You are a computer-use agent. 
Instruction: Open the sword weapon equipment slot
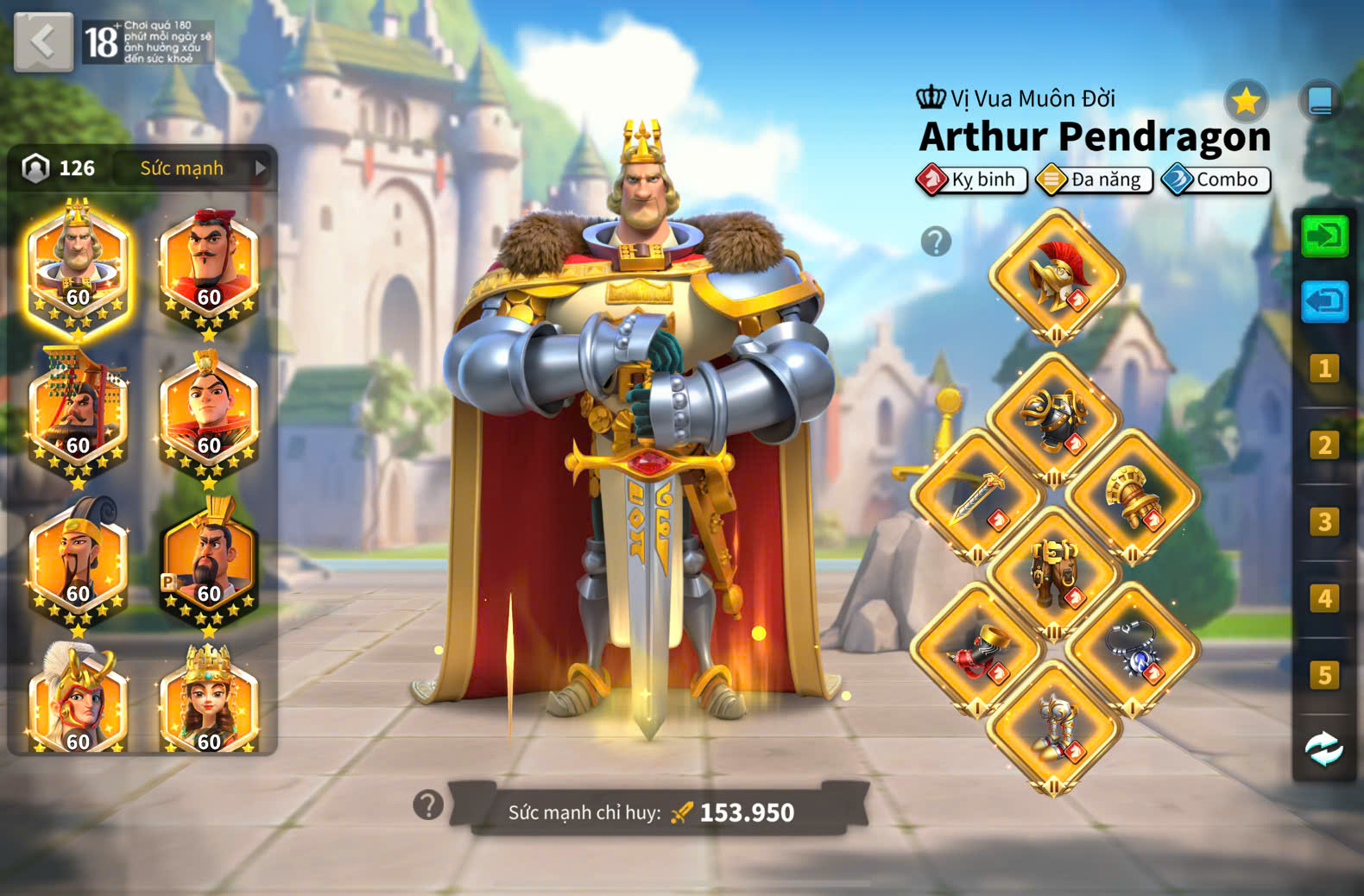pos(977,495)
